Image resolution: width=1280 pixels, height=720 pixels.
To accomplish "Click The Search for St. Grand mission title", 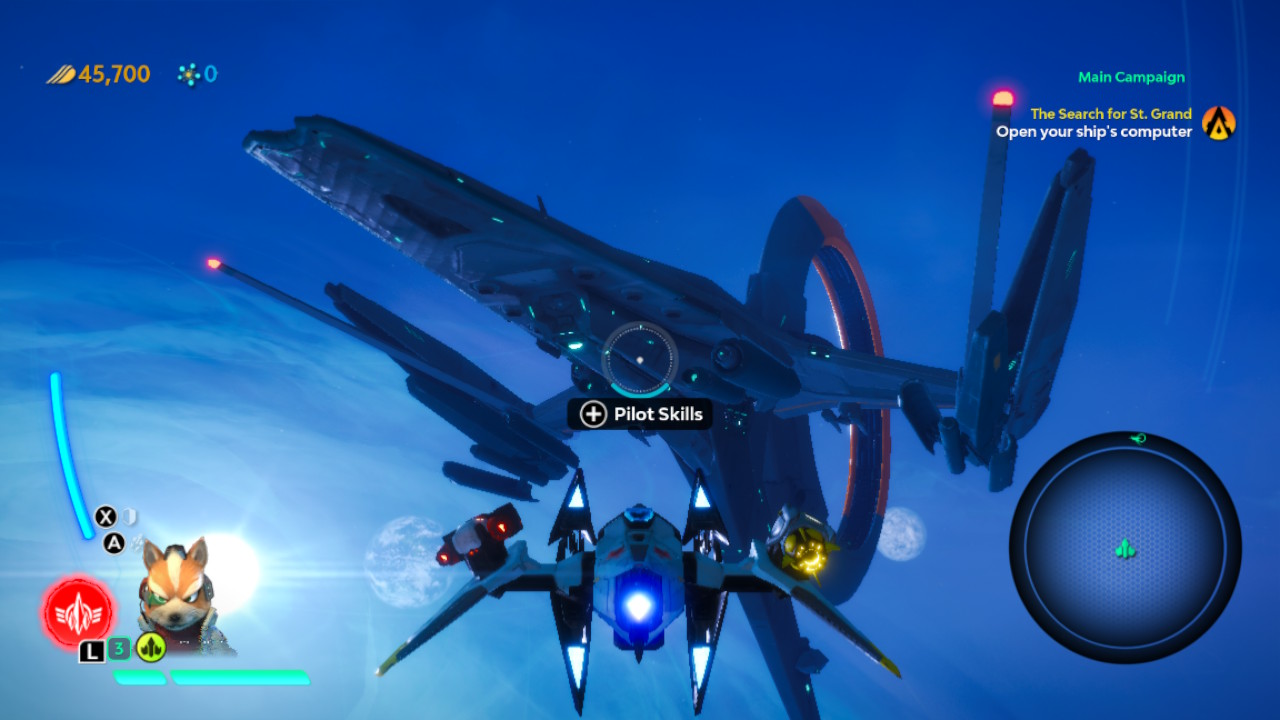I will pyautogui.click(x=1112, y=113).
